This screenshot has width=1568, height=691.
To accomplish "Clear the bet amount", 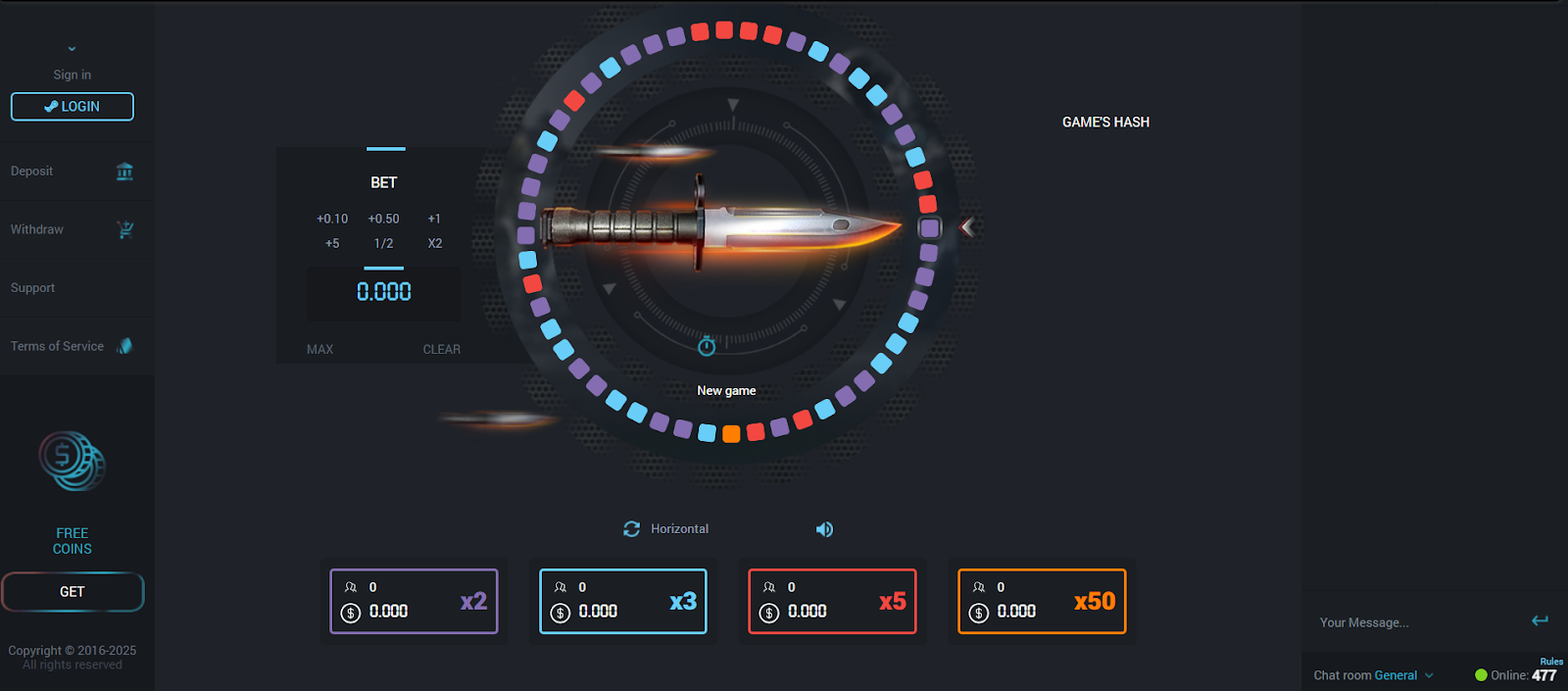I will [x=441, y=349].
